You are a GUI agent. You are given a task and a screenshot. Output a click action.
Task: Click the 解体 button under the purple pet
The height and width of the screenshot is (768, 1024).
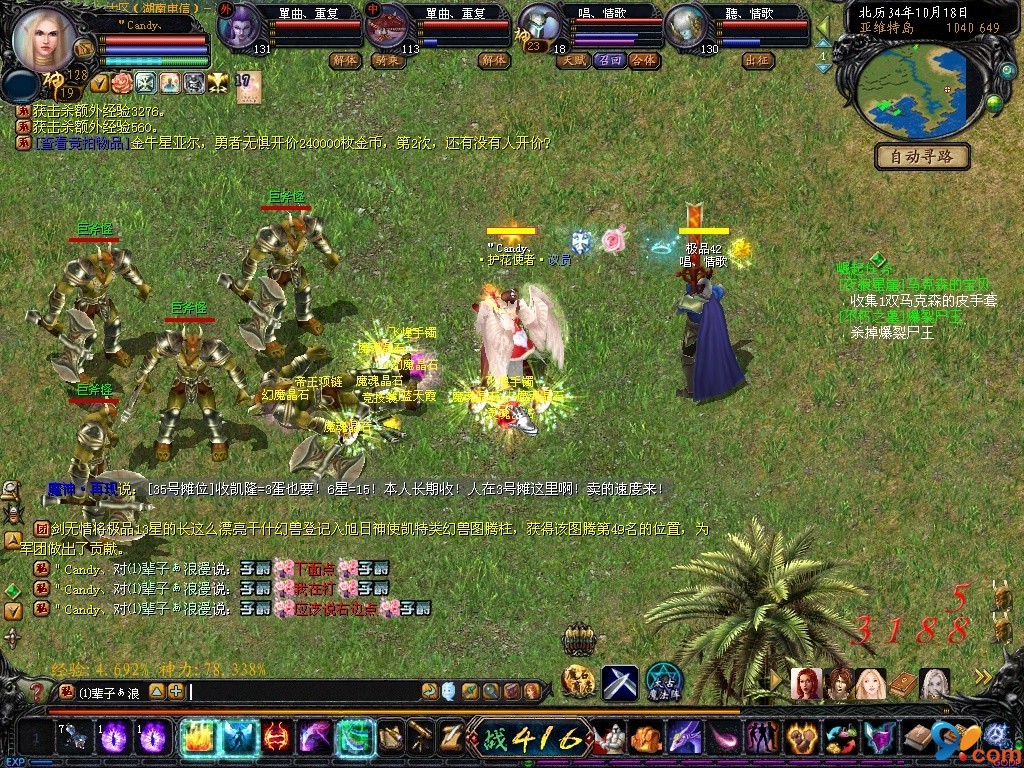(344, 60)
